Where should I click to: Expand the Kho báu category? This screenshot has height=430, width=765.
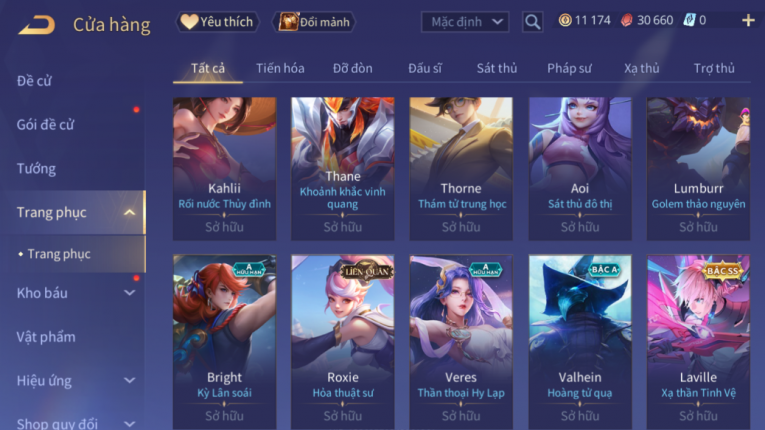tap(129, 293)
